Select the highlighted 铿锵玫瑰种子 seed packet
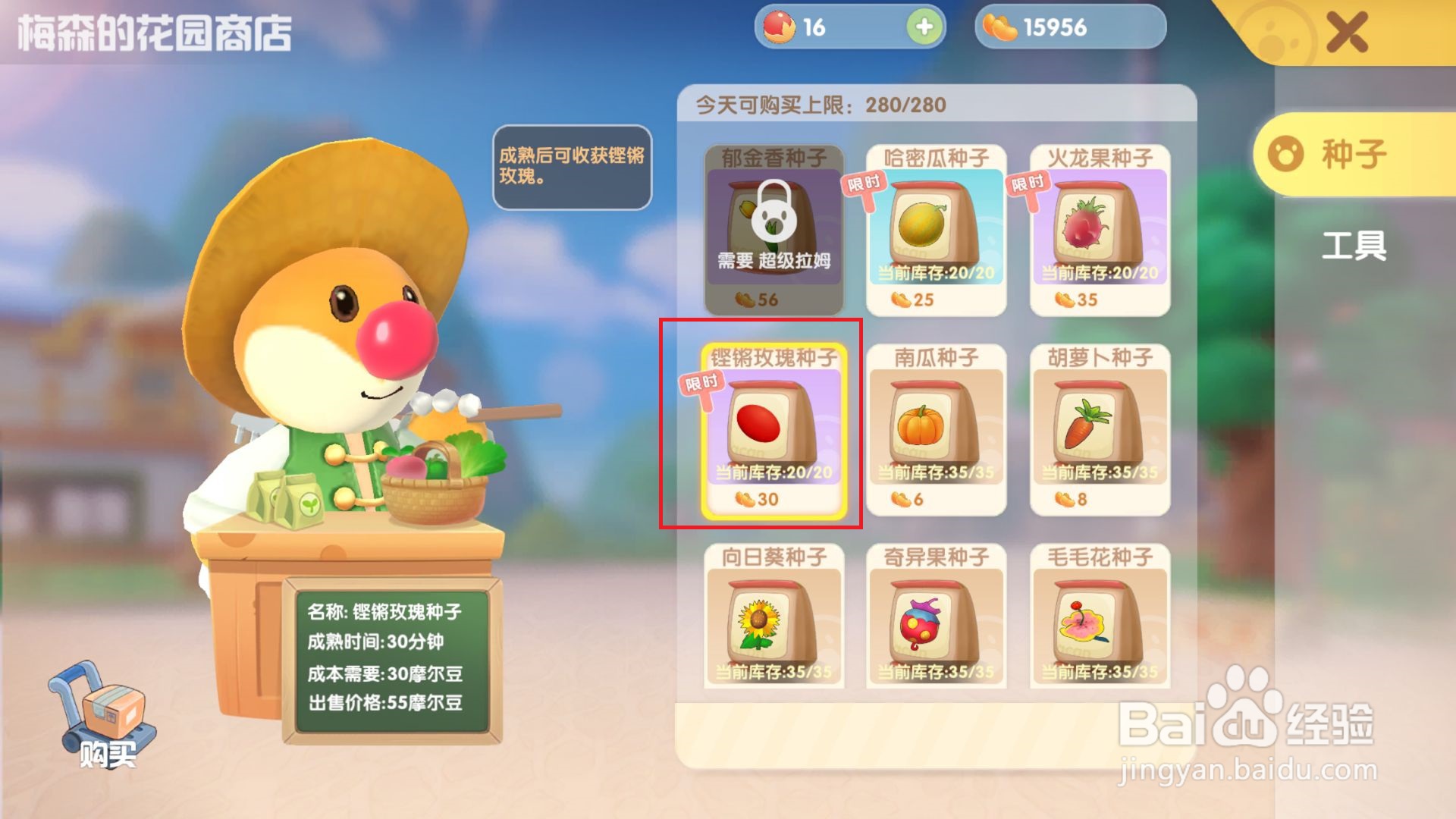 773,428
